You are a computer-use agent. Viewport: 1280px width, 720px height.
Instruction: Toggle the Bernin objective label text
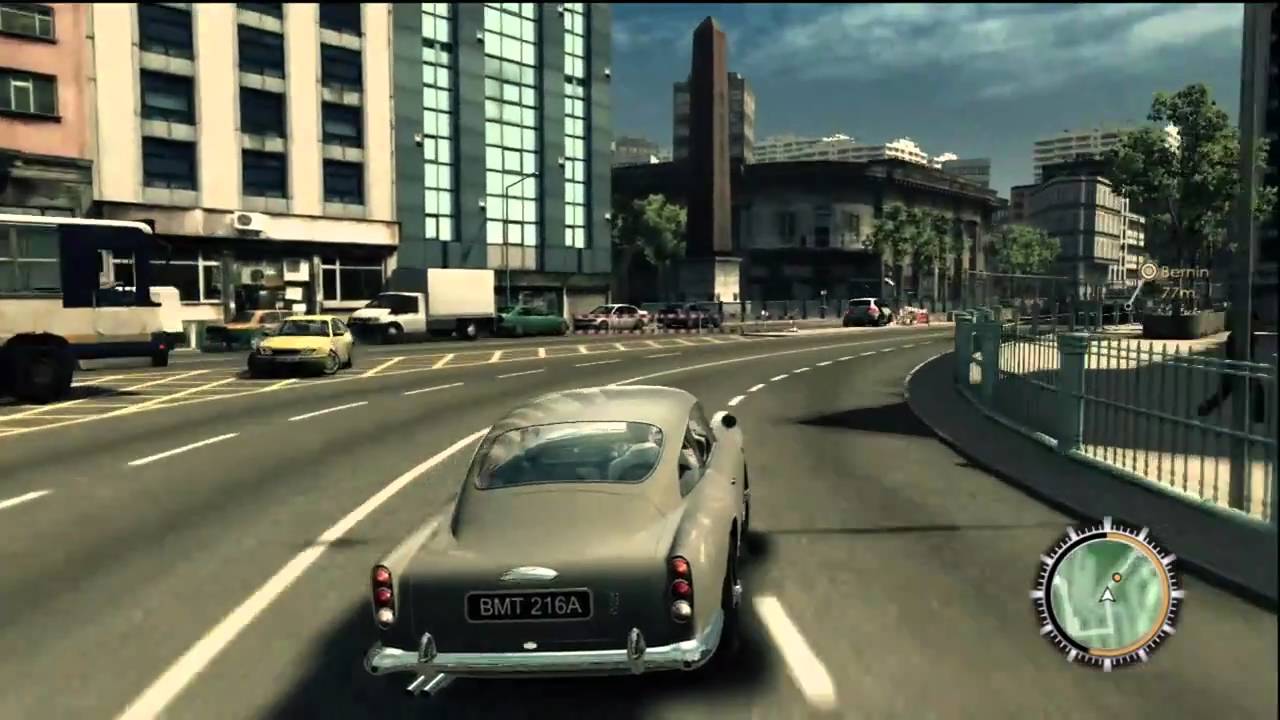pos(1183,271)
